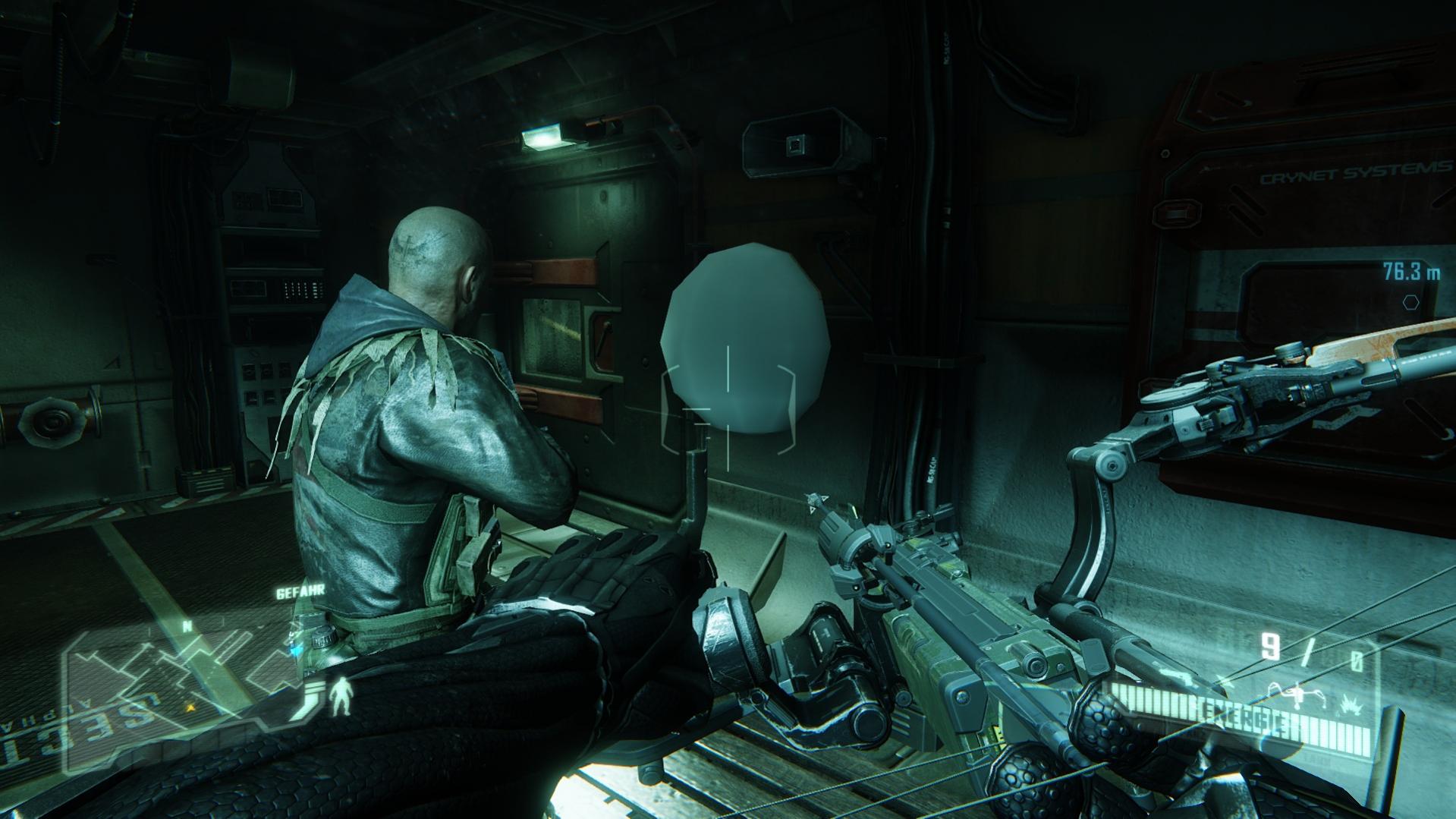Viewport: 1456px width, 819px height.
Task: Click the standing stance figure icon
Action: click(x=341, y=697)
